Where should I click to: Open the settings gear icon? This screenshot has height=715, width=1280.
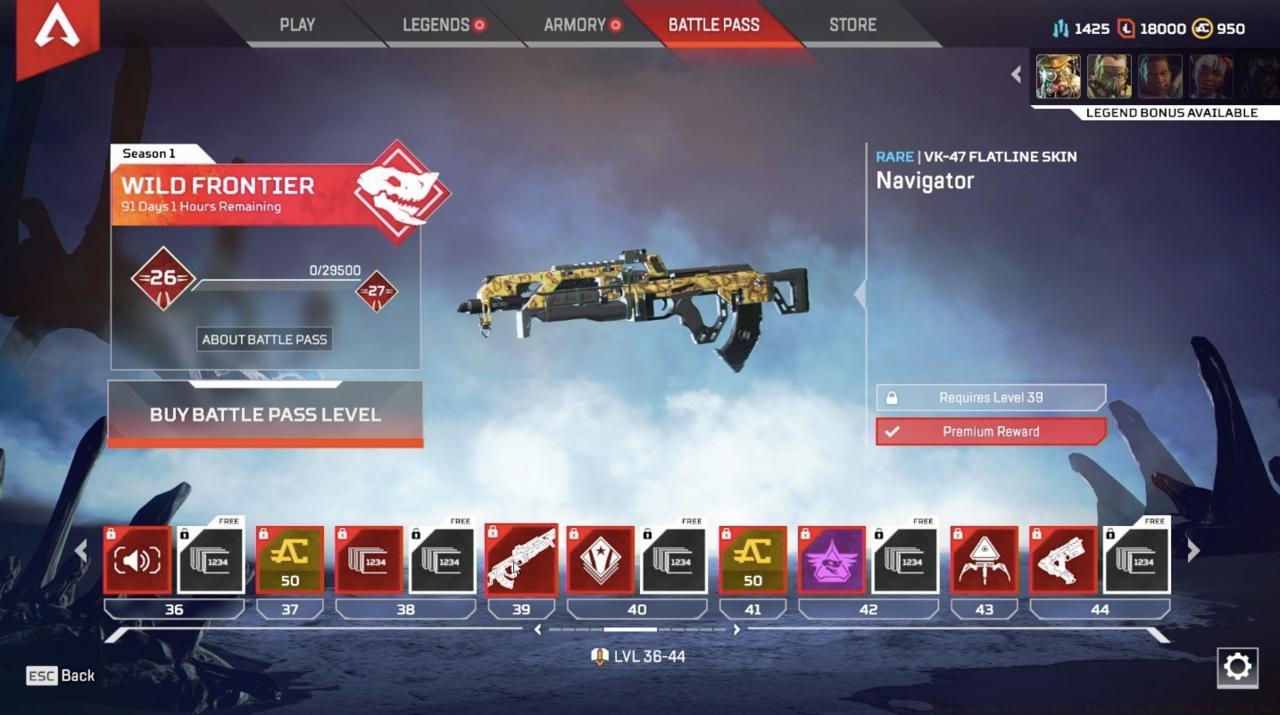point(1237,667)
